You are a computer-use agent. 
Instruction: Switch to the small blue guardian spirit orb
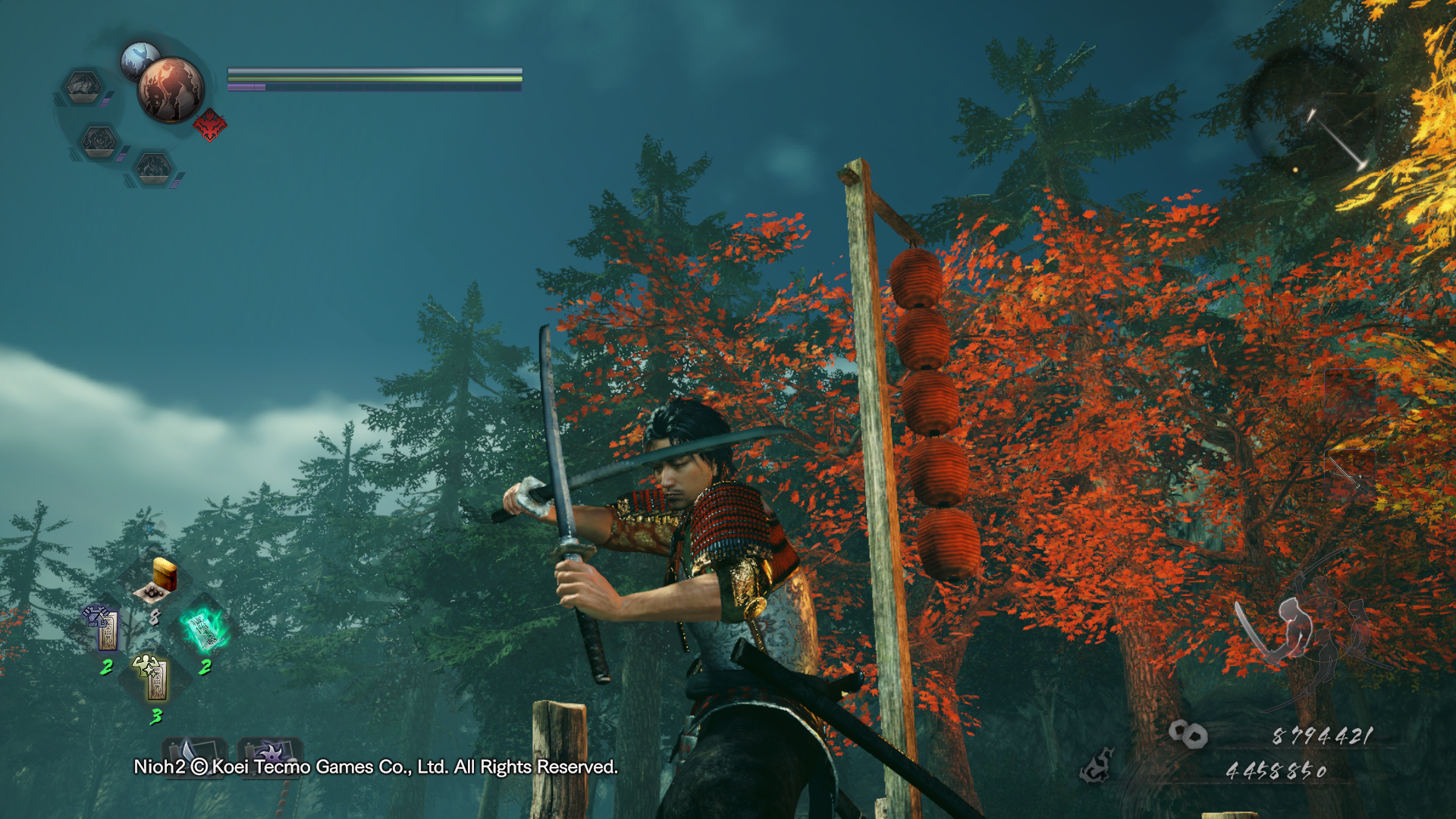[139, 58]
